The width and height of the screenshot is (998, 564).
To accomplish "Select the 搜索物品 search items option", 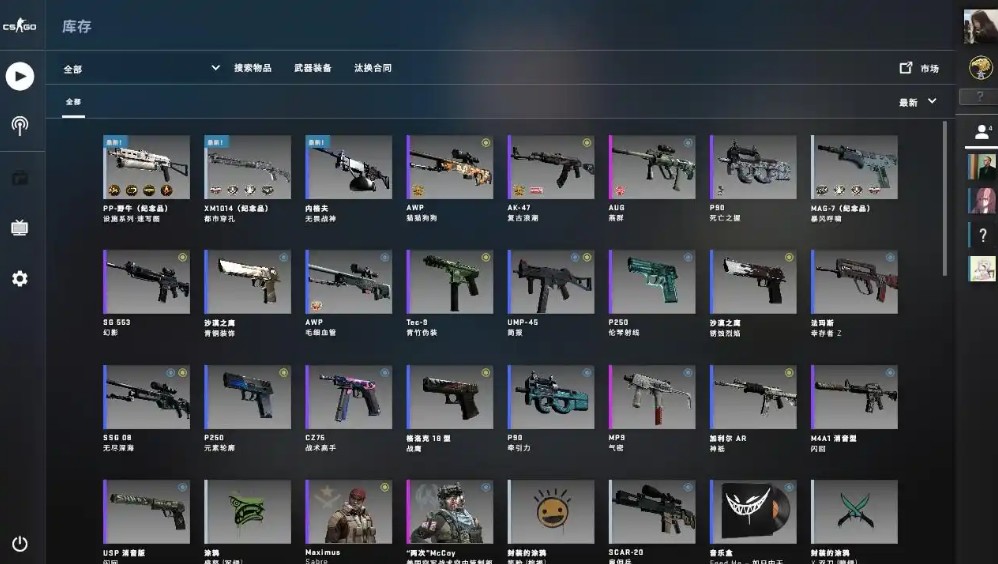I will [253, 68].
